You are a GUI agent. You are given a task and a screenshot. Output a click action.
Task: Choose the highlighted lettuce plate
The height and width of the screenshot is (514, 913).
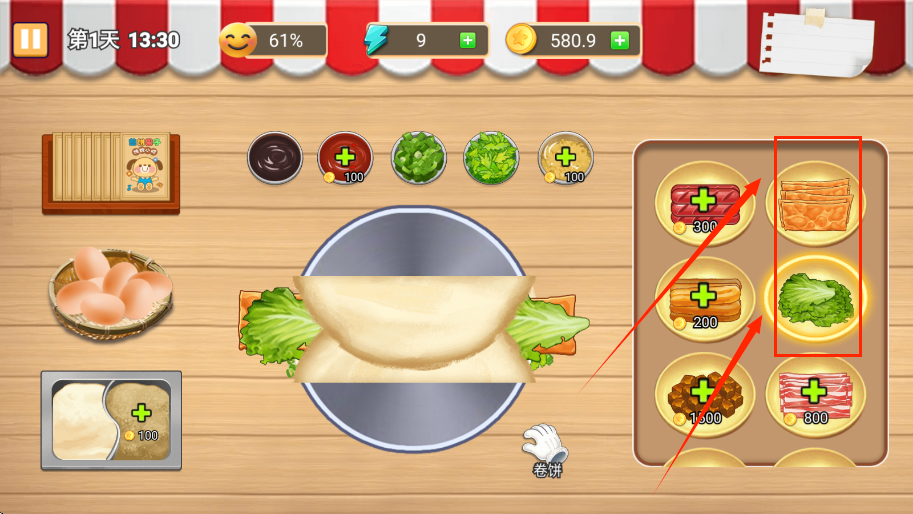click(x=815, y=297)
